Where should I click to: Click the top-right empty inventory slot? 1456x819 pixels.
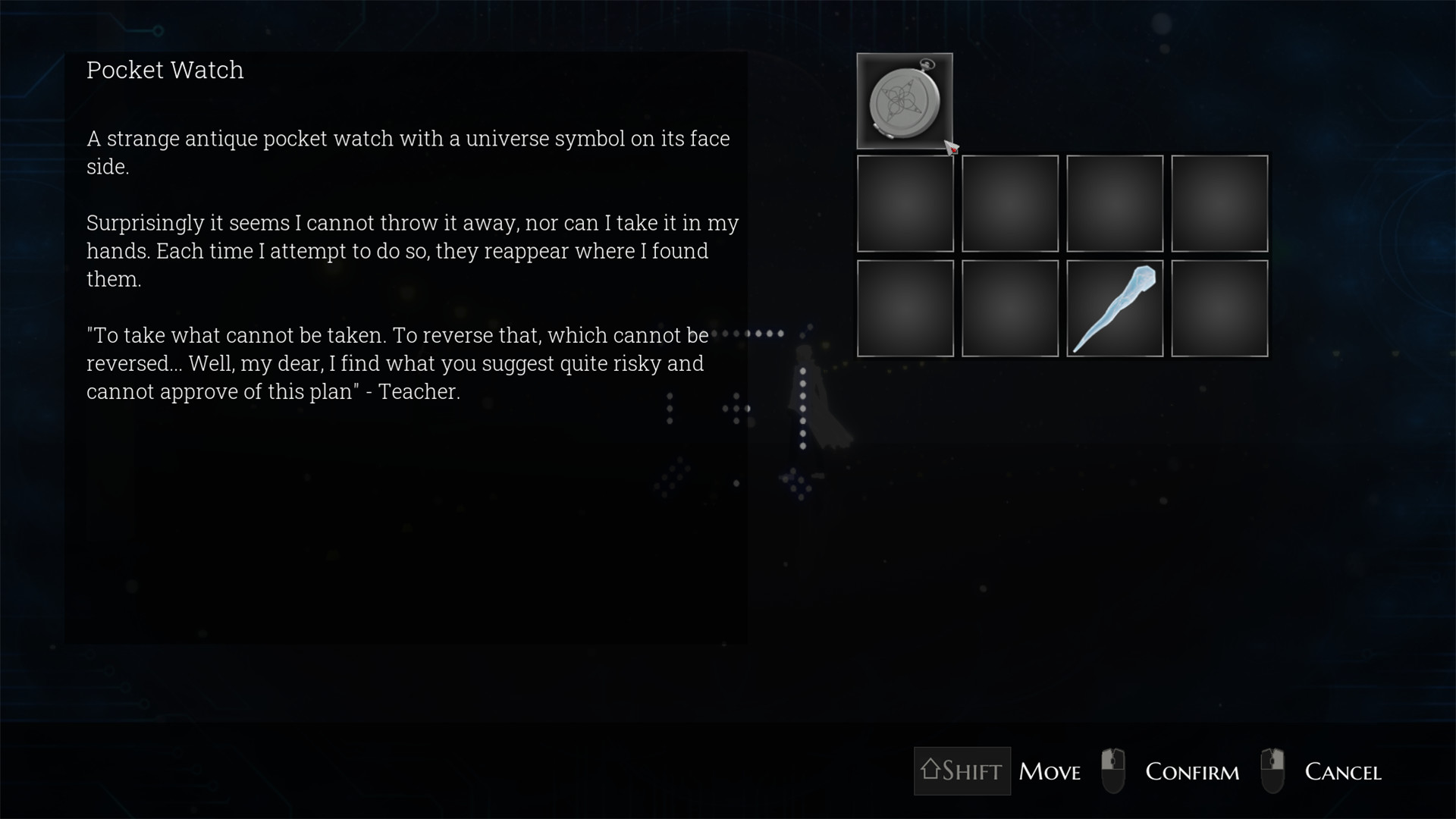click(1219, 203)
